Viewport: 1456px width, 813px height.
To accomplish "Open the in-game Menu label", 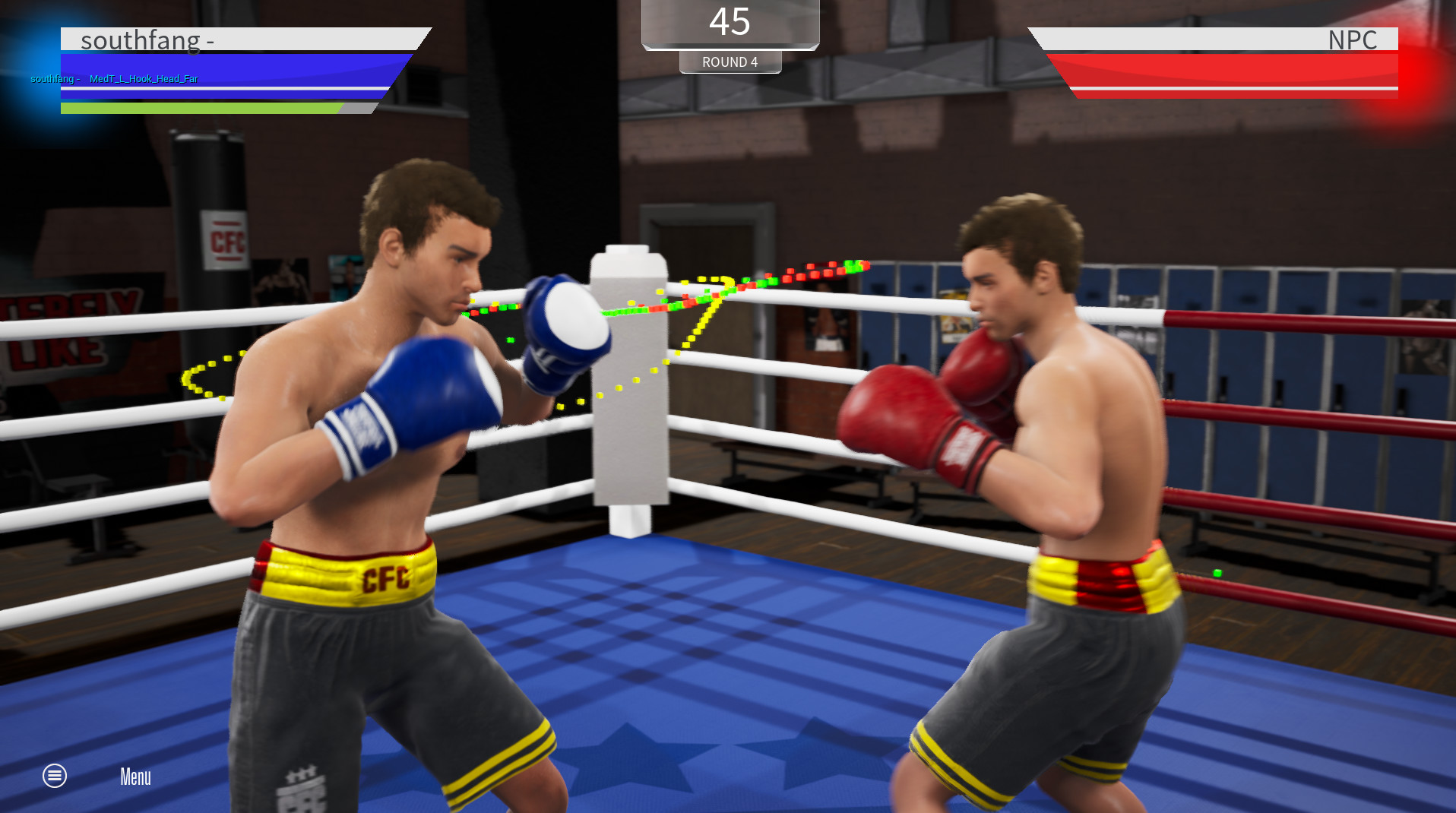I will [x=135, y=776].
